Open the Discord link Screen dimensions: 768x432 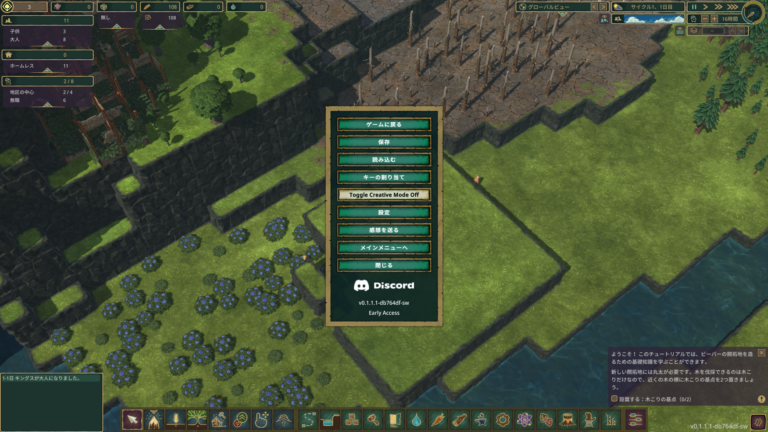click(384, 285)
